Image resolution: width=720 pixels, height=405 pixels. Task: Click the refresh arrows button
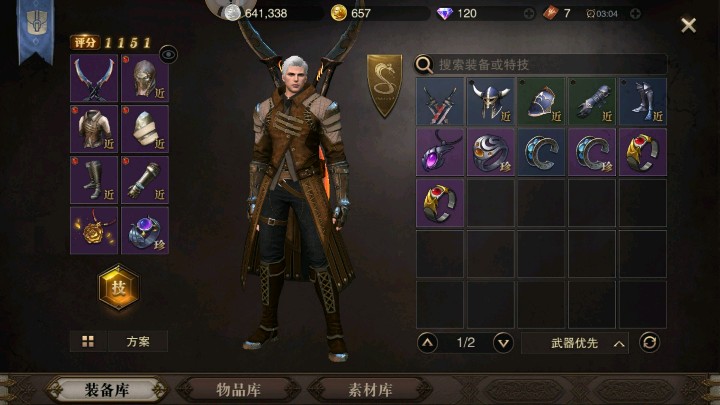[650, 343]
